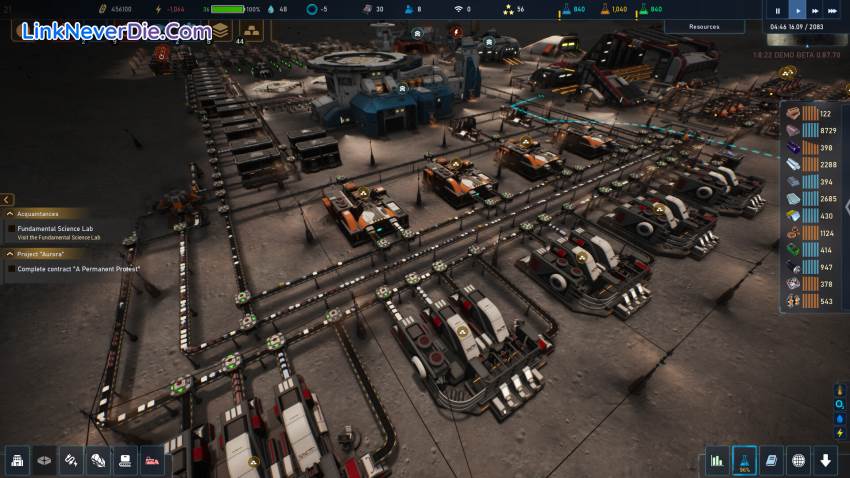
Task: Toggle the temperature overlay icon
Action: coord(840,390)
